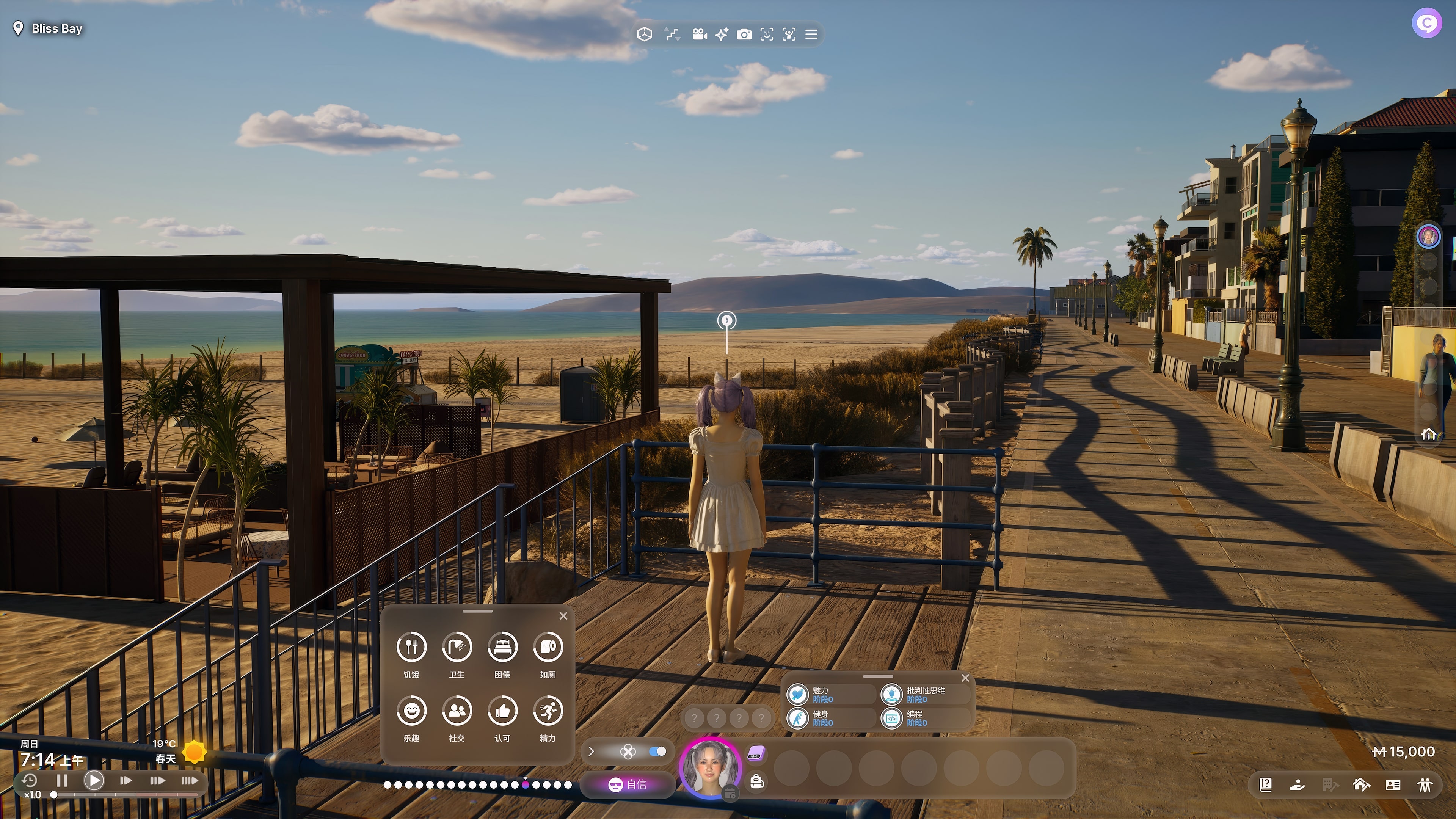Screen dimensions: 1456x819
Task: Choose the 社交 social need icon
Action: click(x=457, y=711)
